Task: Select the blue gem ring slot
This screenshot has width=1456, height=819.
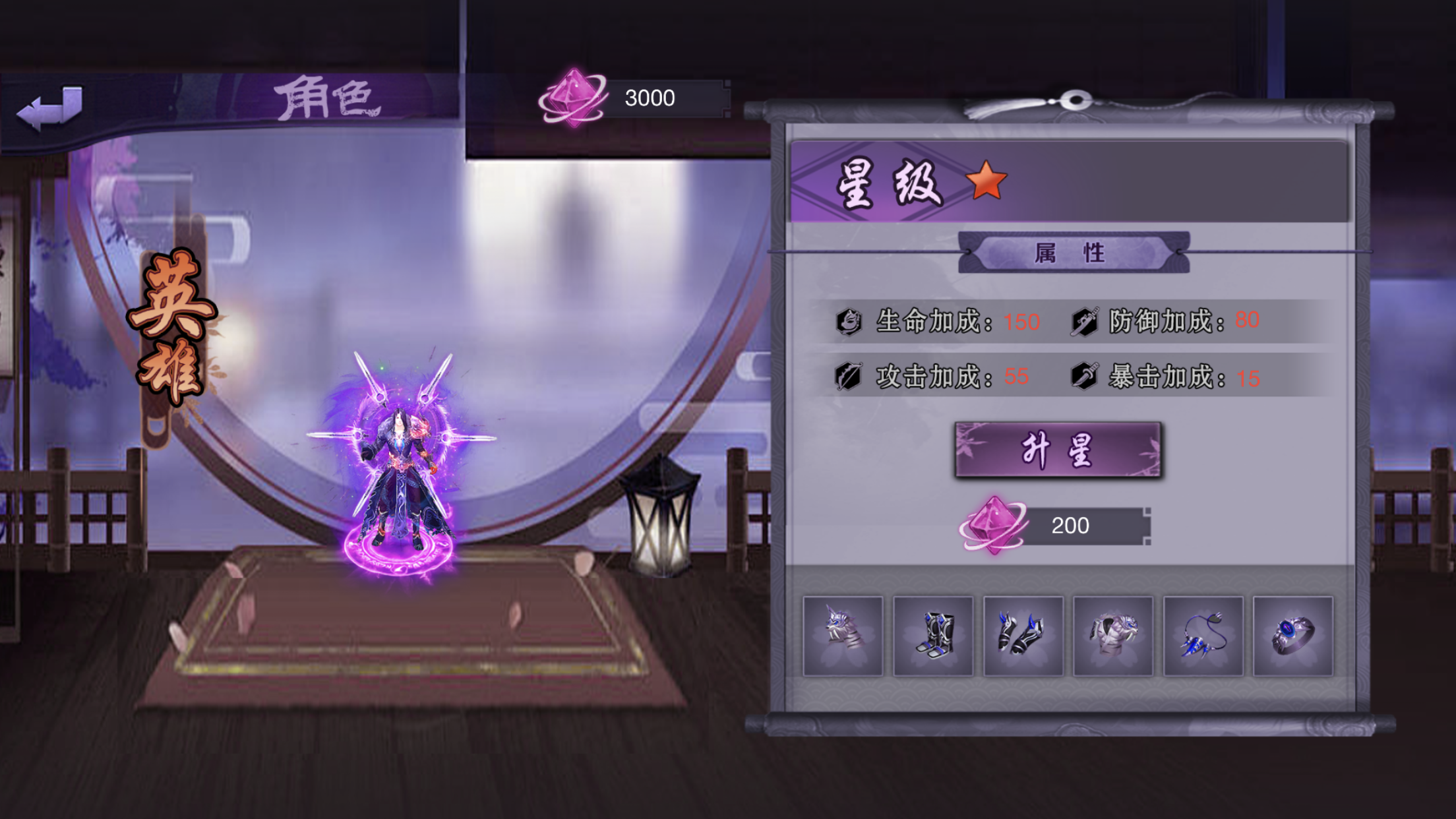Action: pos(1292,636)
